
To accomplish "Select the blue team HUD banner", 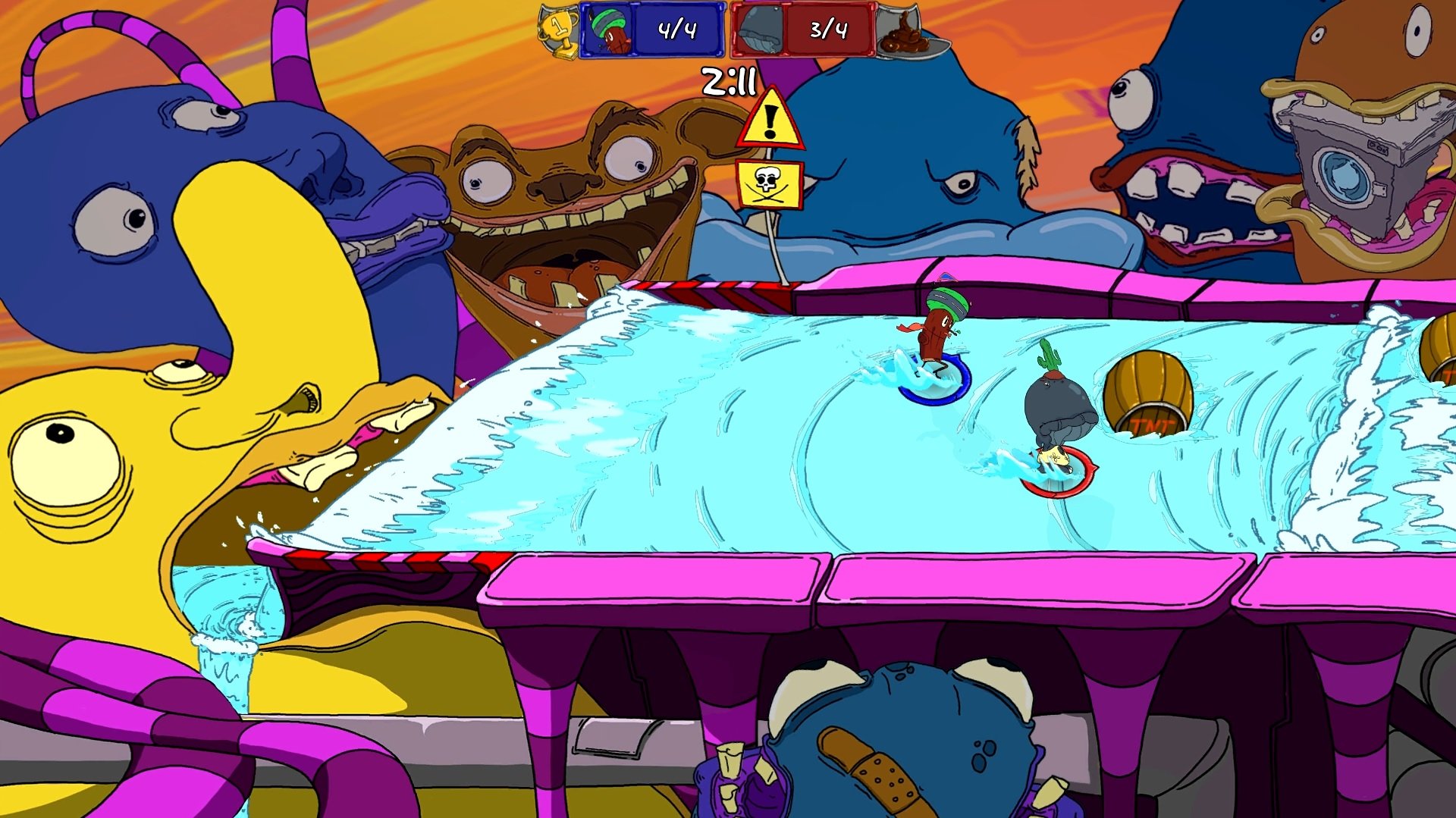I will pos(652,30).
